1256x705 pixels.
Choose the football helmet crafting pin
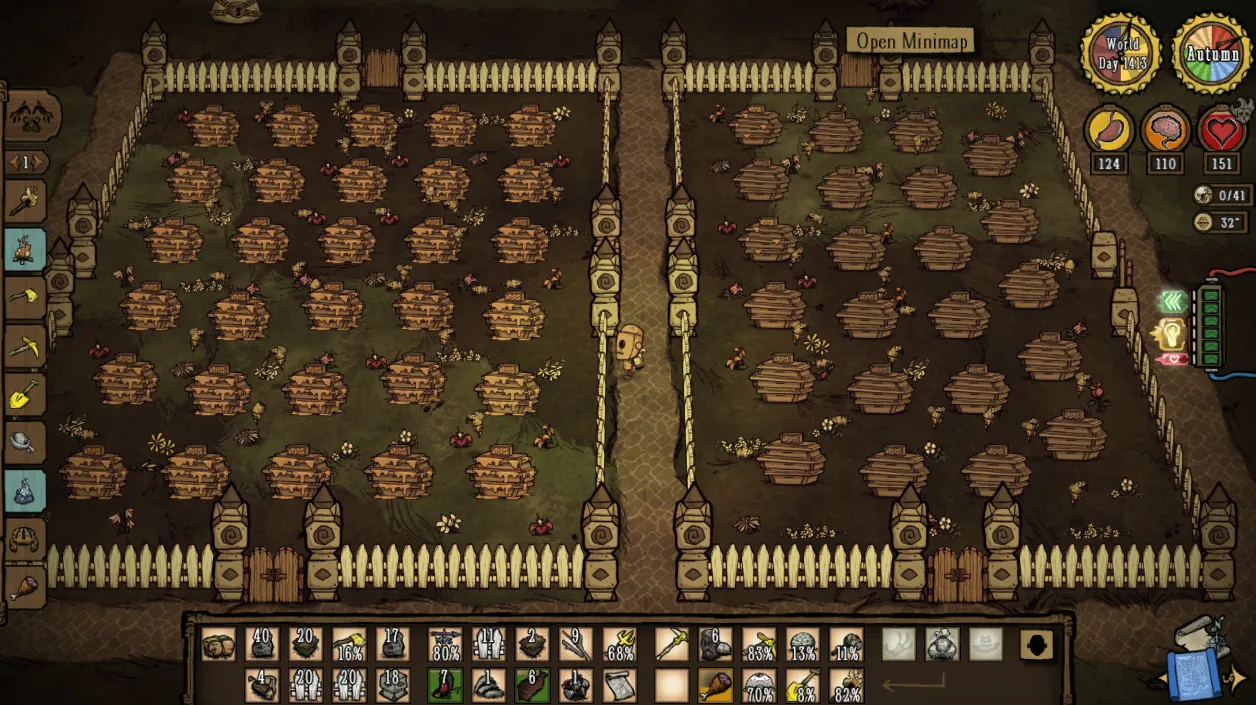click(x=25, y=540)
